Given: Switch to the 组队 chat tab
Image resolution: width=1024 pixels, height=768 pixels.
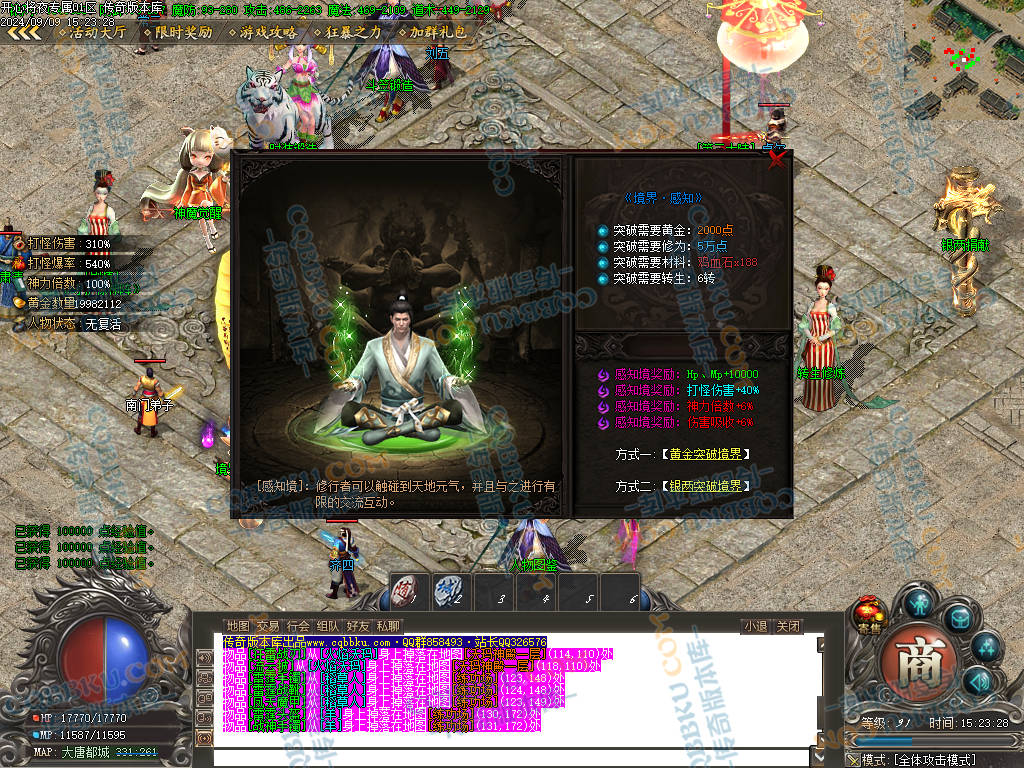Looking at the screenshot, I should 328,627.
